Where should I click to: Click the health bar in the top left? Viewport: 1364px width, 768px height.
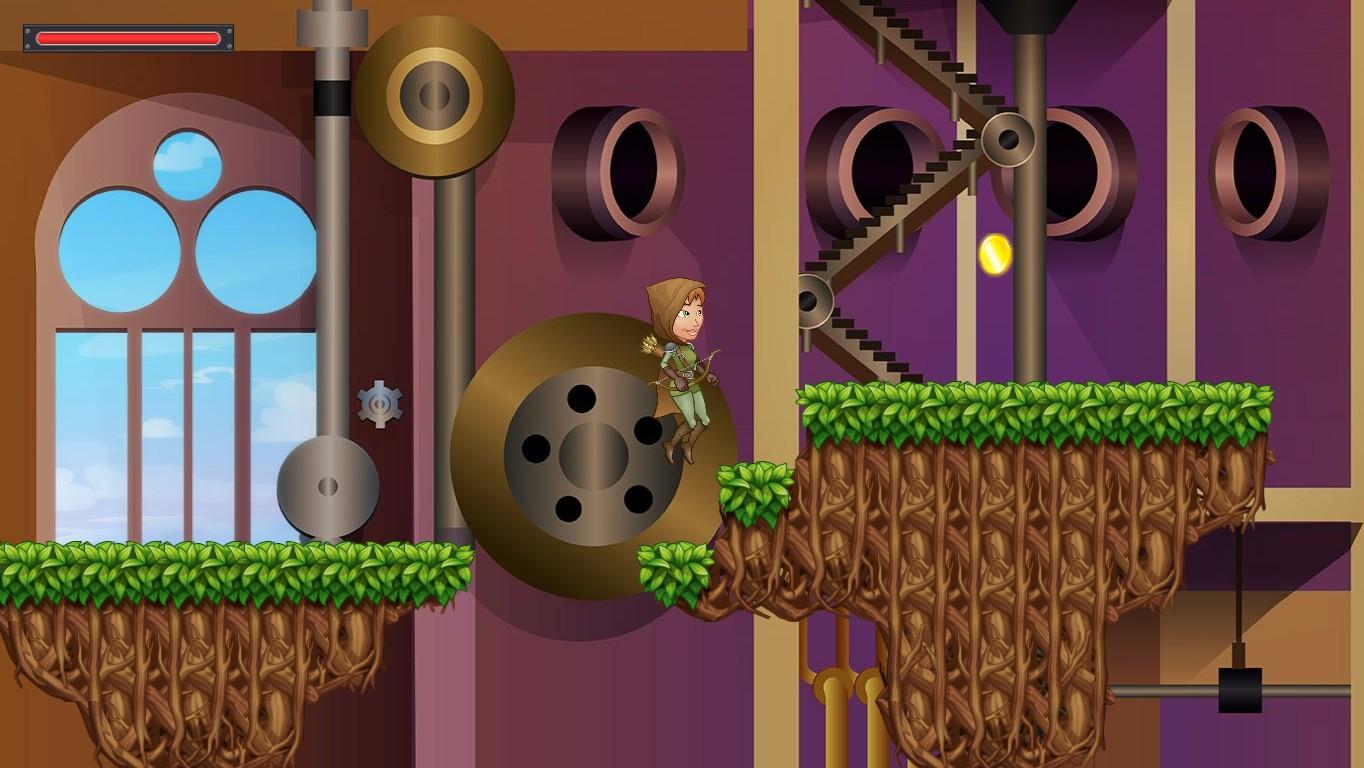tap(126, 37)
